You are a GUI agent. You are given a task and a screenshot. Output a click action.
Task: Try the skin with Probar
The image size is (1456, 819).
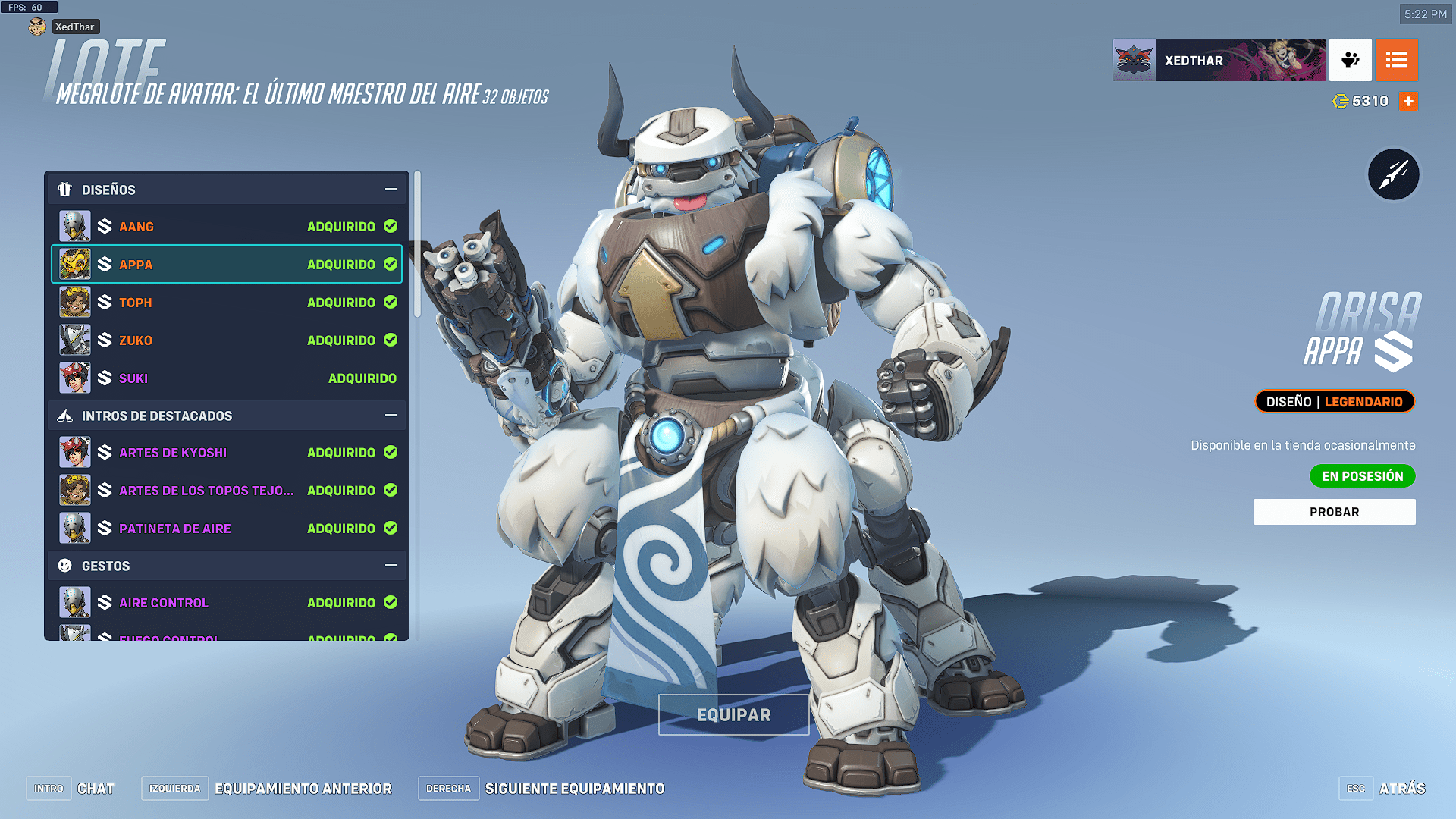(x=1334, y=512)
